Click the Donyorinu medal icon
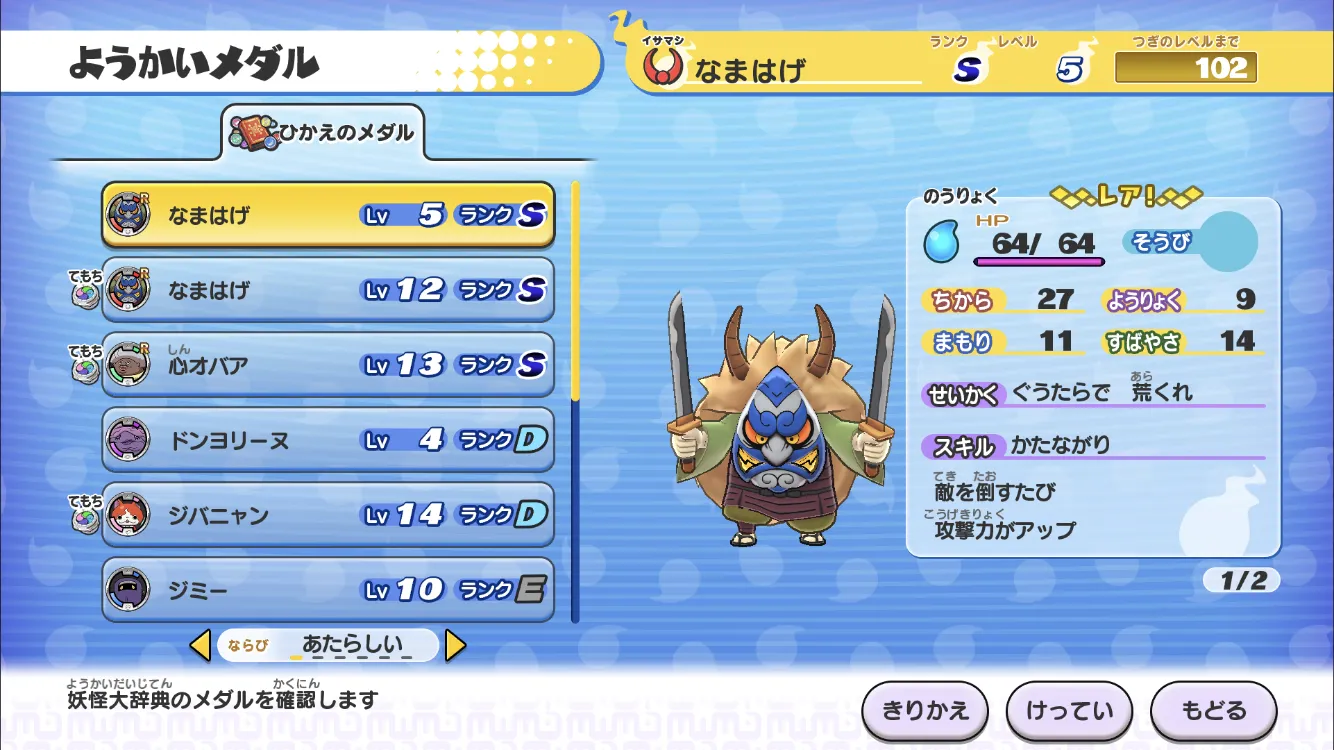 (x=129, y=440)
